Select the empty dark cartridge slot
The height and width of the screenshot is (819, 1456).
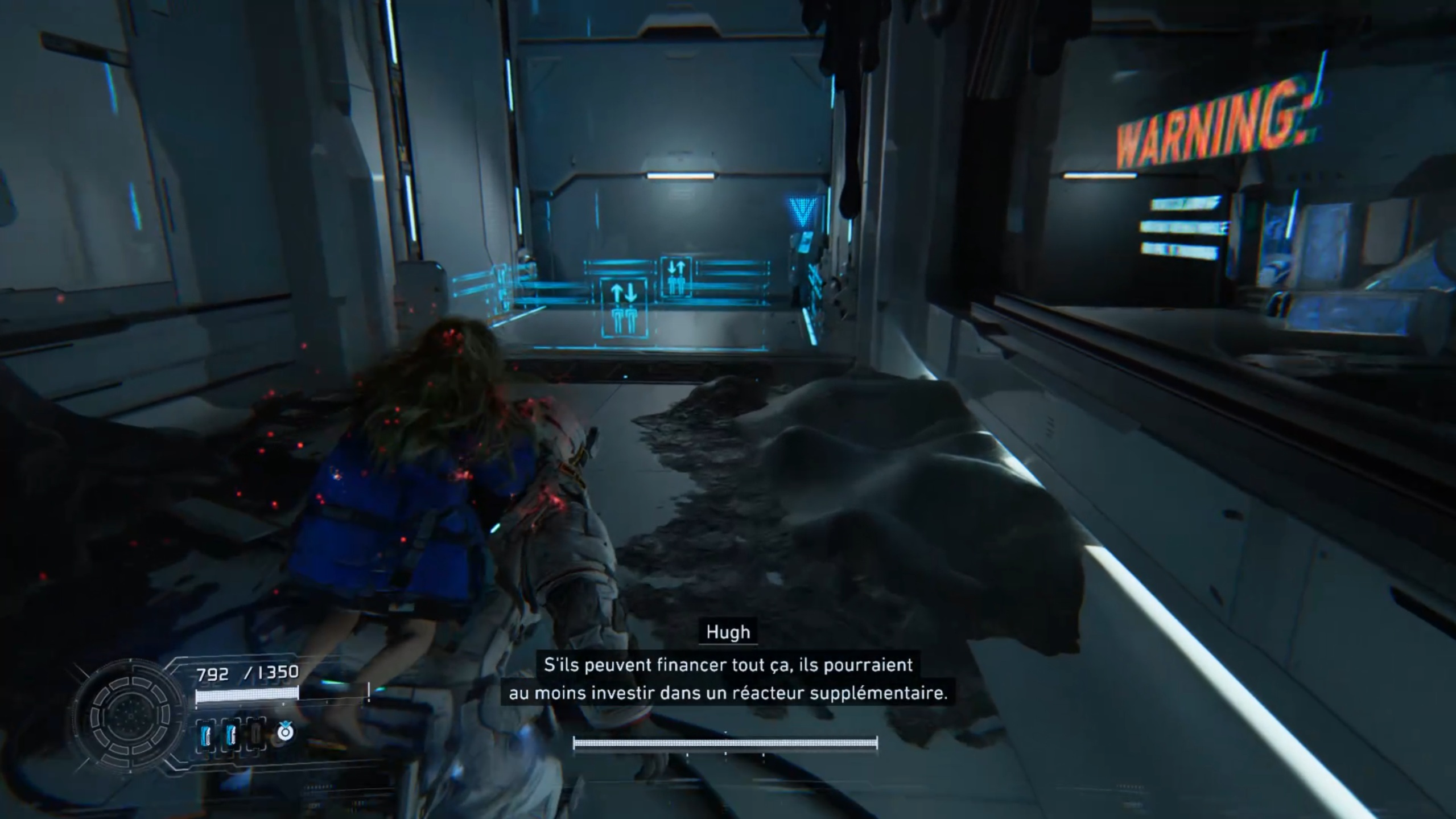point(255,734)
